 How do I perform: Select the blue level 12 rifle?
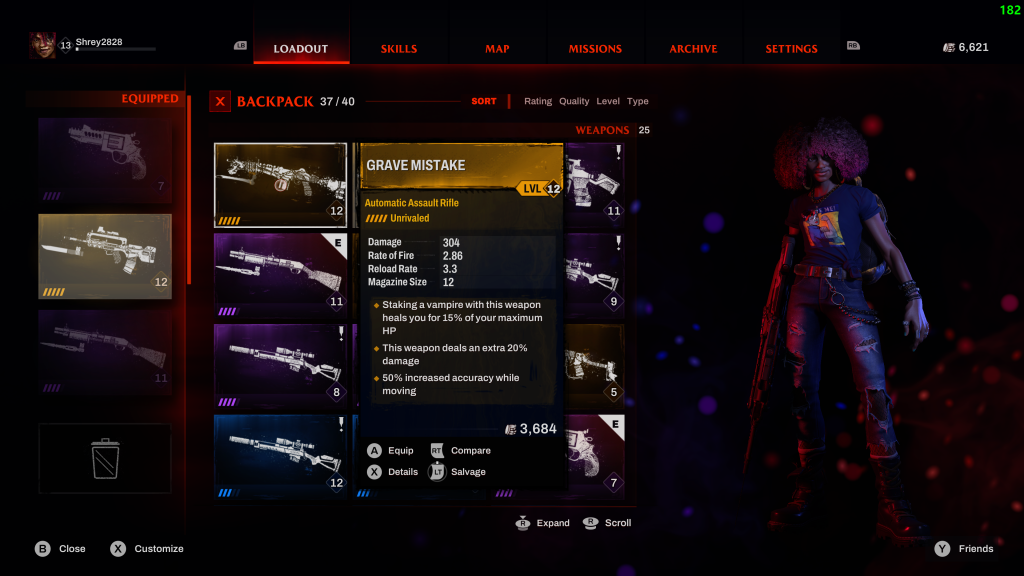[x=281, y=456]
